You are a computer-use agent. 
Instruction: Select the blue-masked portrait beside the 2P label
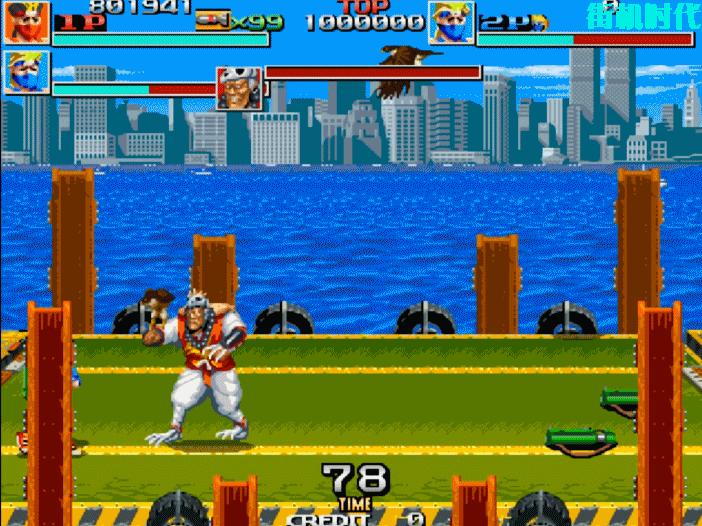(451, 23)
